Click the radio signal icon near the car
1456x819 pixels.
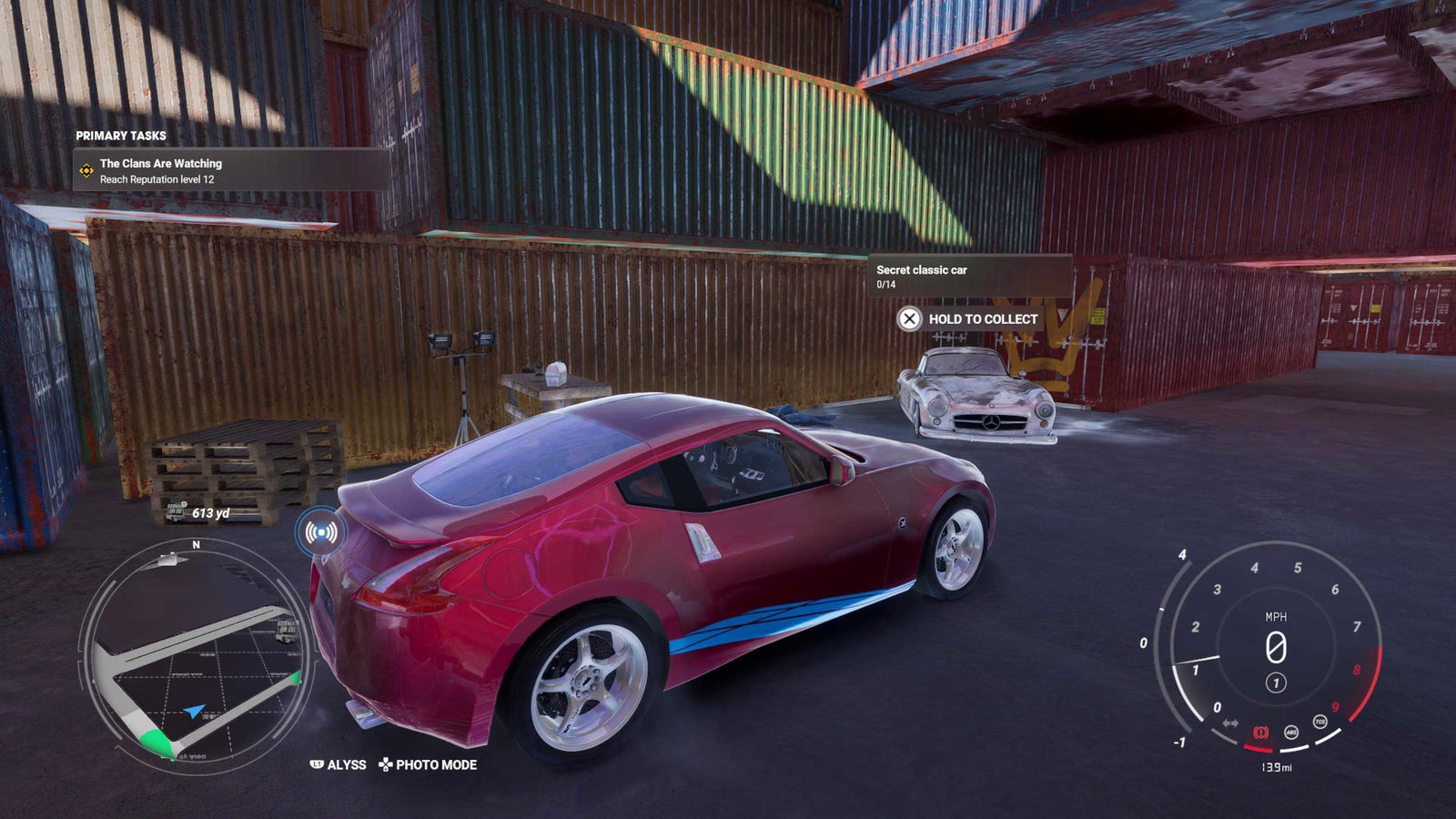320,532
